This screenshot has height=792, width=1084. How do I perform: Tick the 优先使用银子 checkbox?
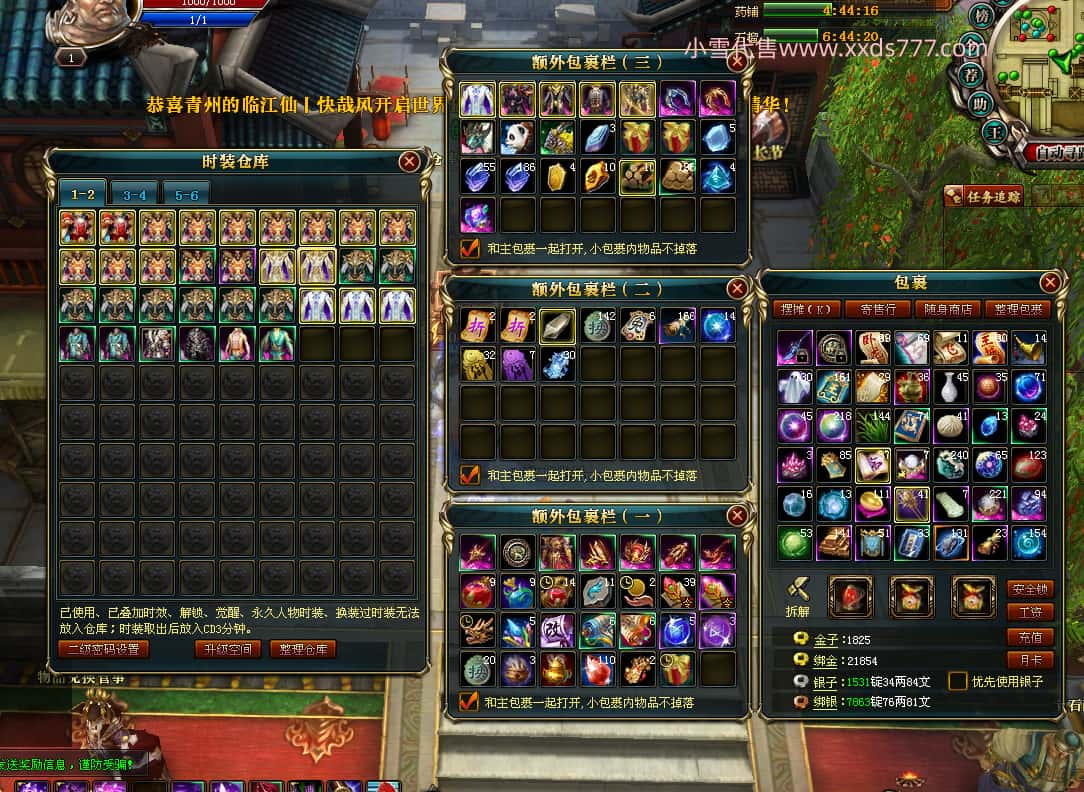coord(957,681)
